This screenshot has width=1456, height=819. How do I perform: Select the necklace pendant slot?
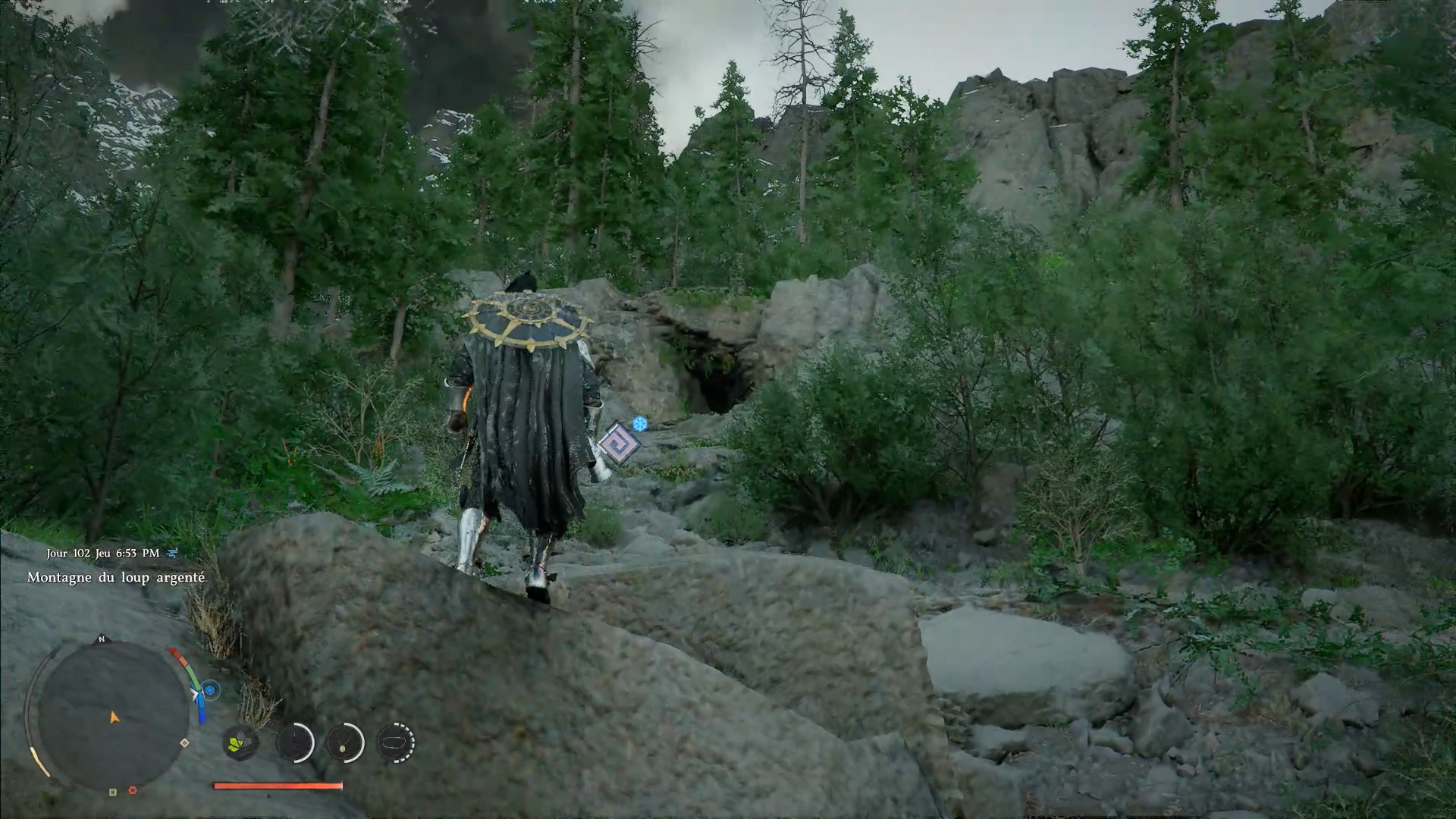[345, 742]
